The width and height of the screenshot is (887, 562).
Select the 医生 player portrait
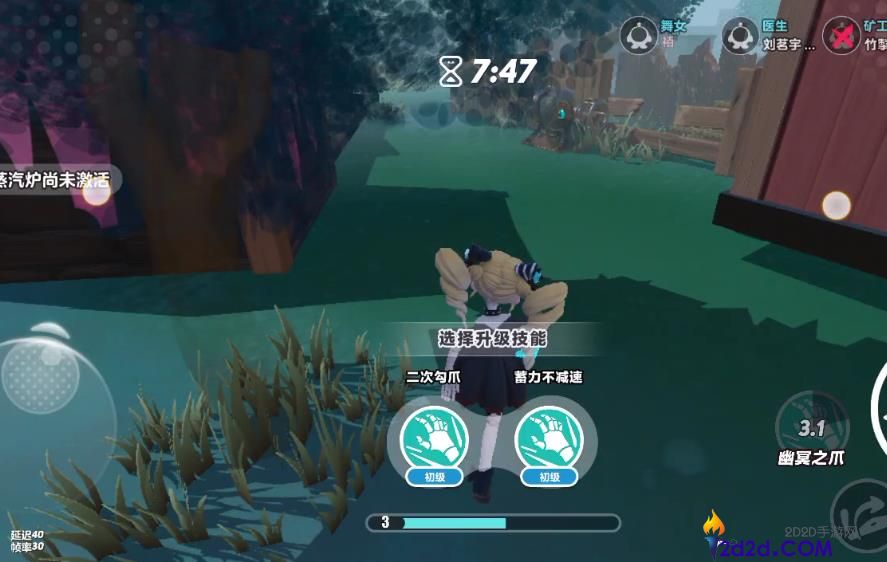tap(740, 36)
